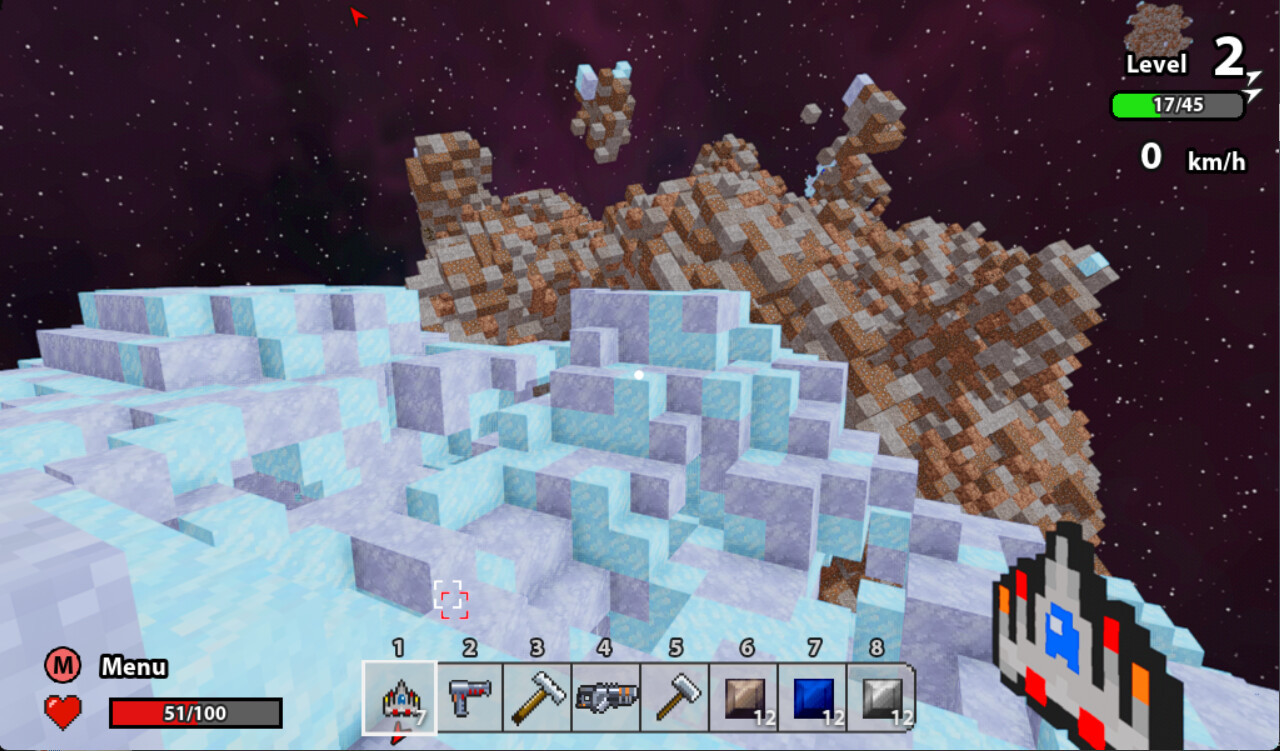Pick the small hammer in slot 5
This screenshot has width=1280, height=751.
coord(675,697)
